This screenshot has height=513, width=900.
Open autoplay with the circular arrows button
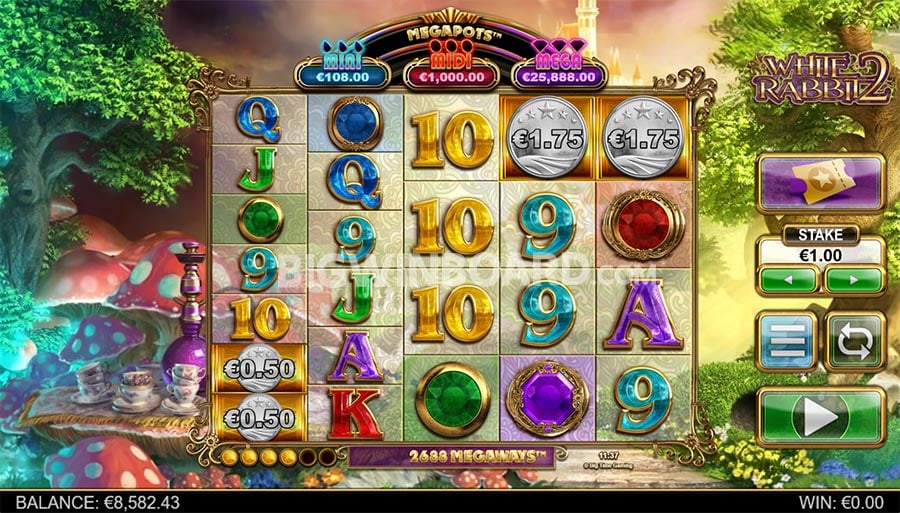[x=853, y=341]
